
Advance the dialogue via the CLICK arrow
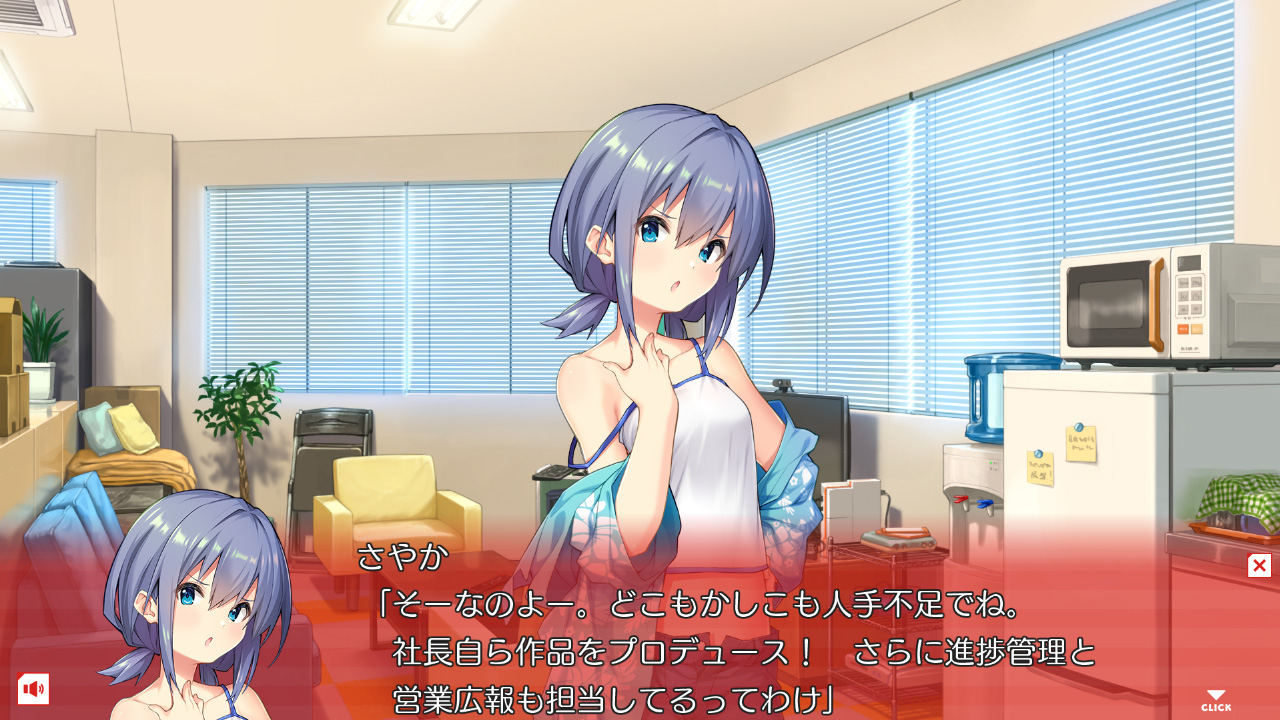[1216, 700]
